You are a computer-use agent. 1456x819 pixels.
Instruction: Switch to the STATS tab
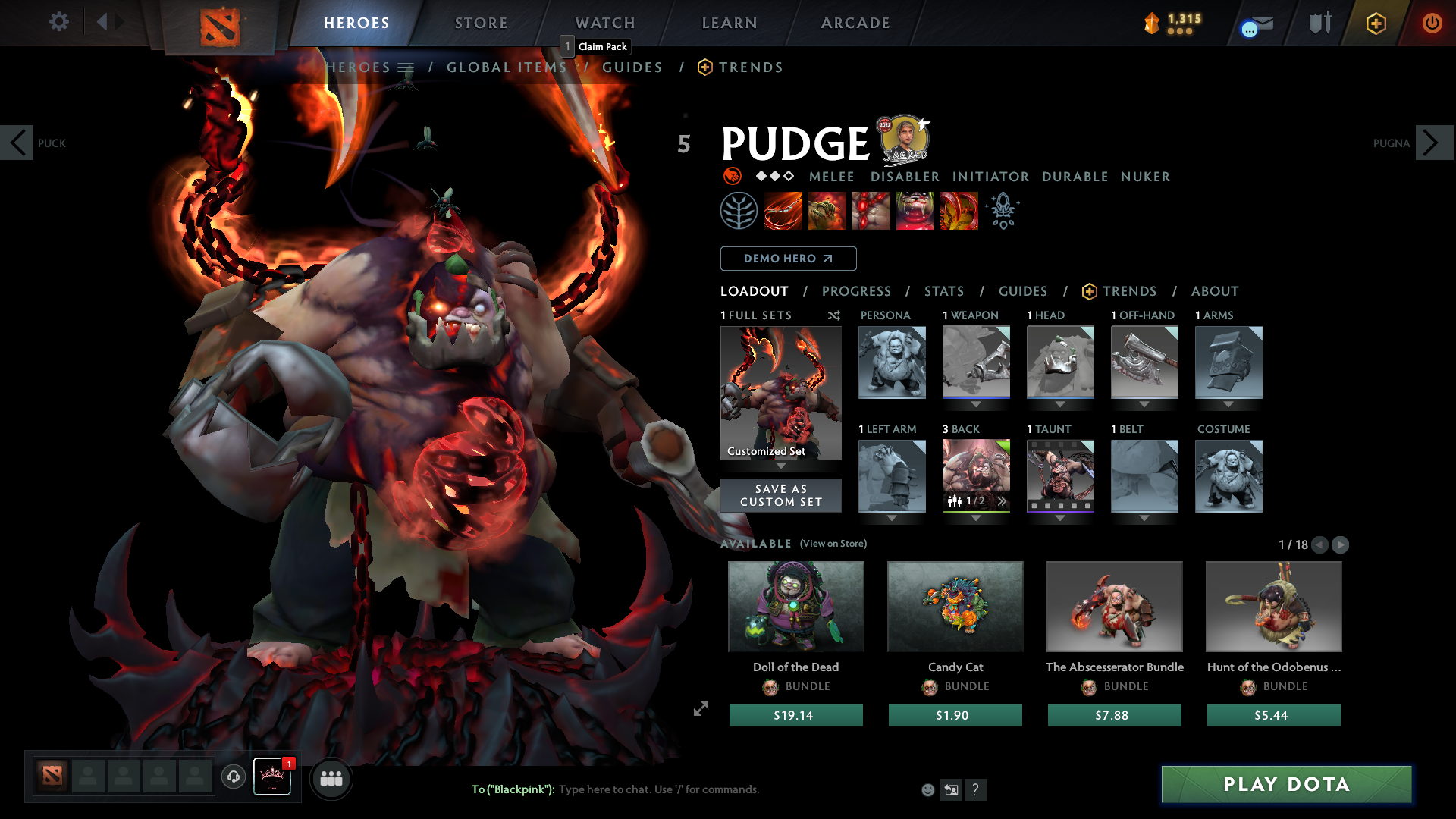pos(943,291)
